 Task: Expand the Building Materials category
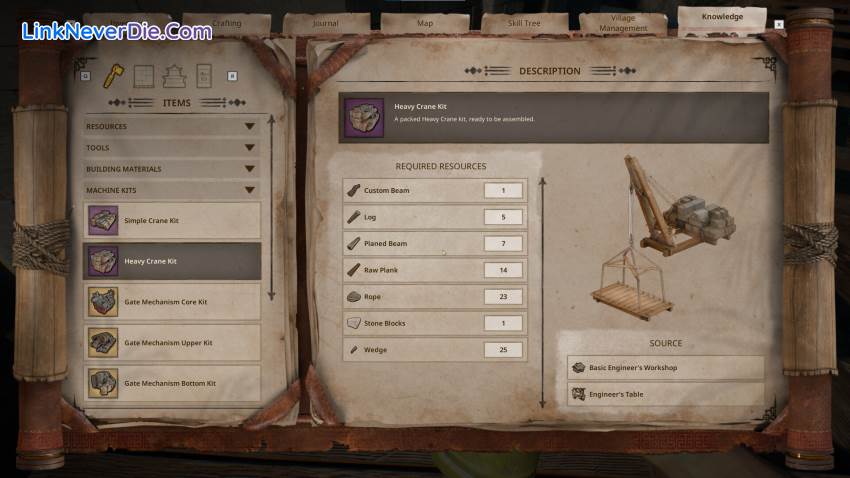(172, 169)
